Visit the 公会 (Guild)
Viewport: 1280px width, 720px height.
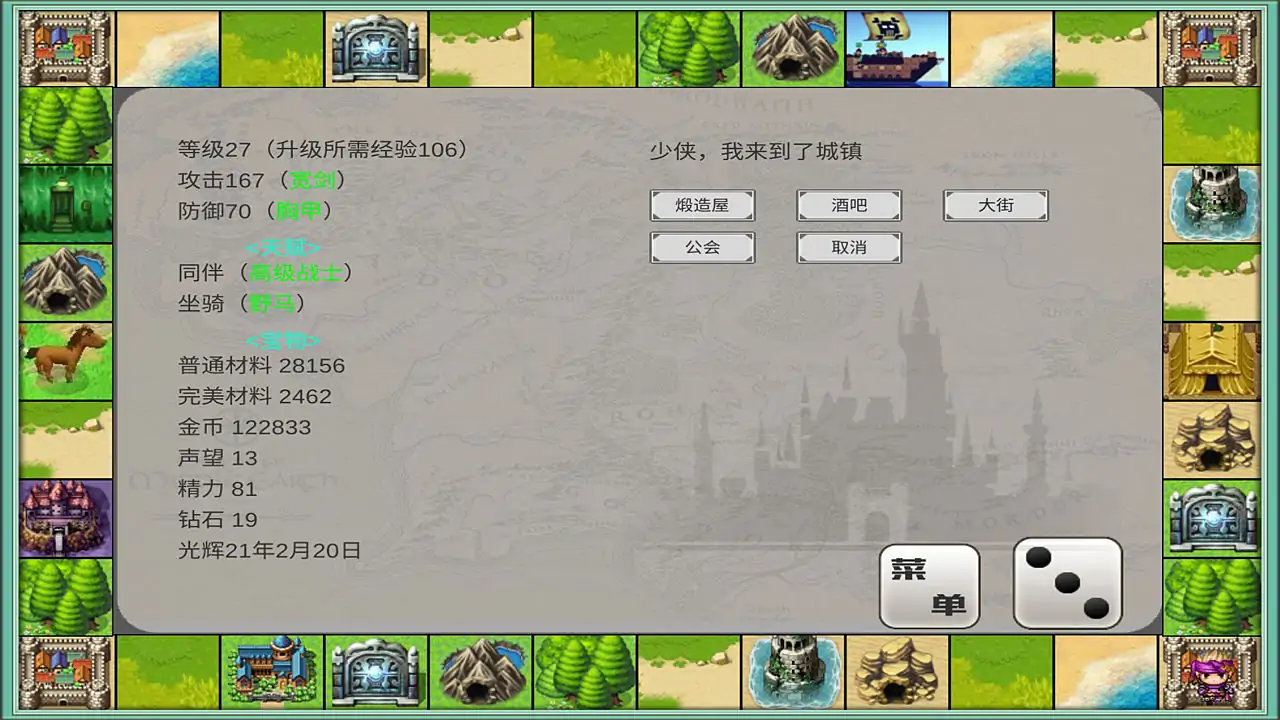[x=702, y=247]
